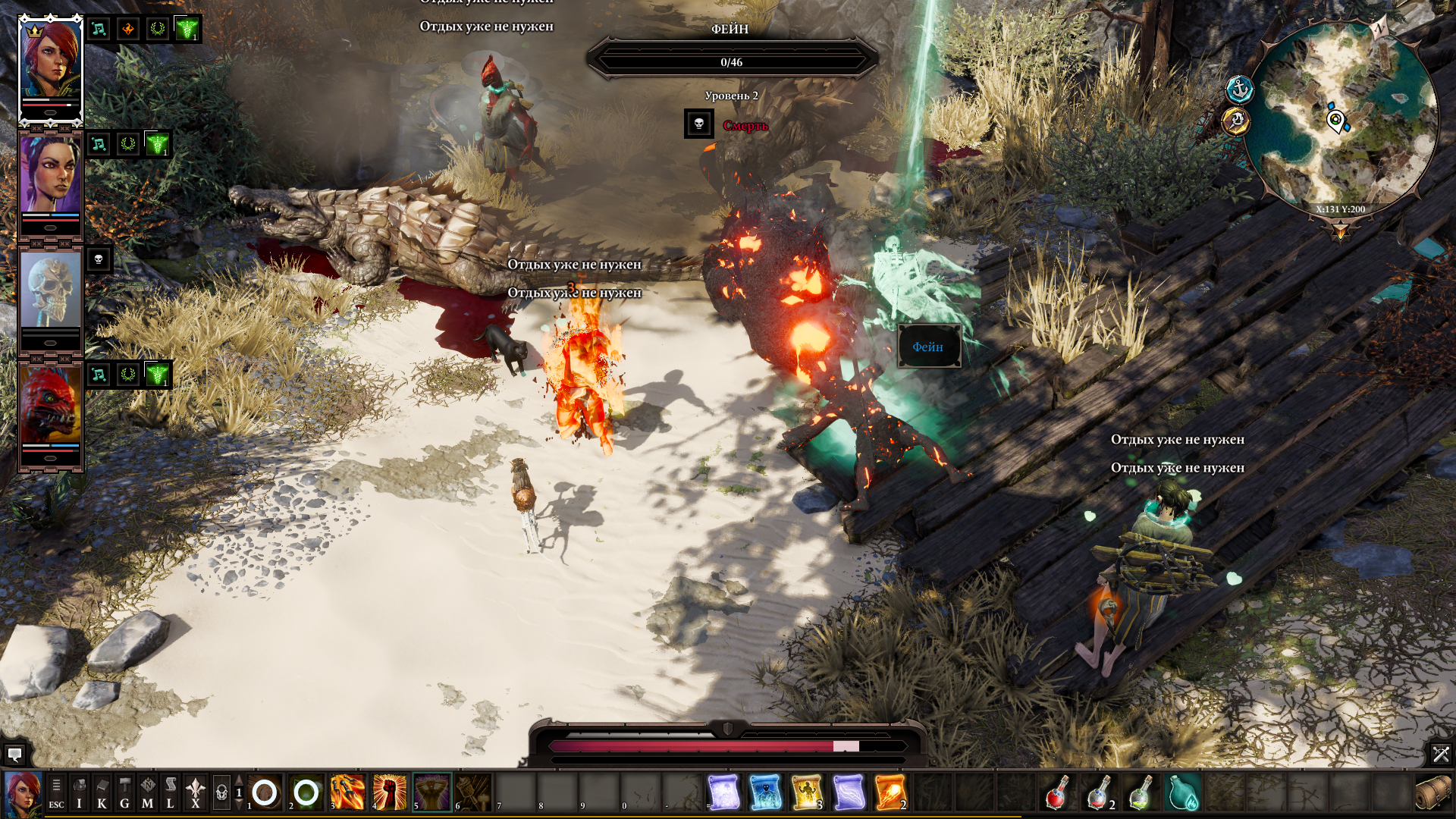Use the fireball scroll in hotbar
The height and width of the screenshot is (819, 1456).
[890, 792]
